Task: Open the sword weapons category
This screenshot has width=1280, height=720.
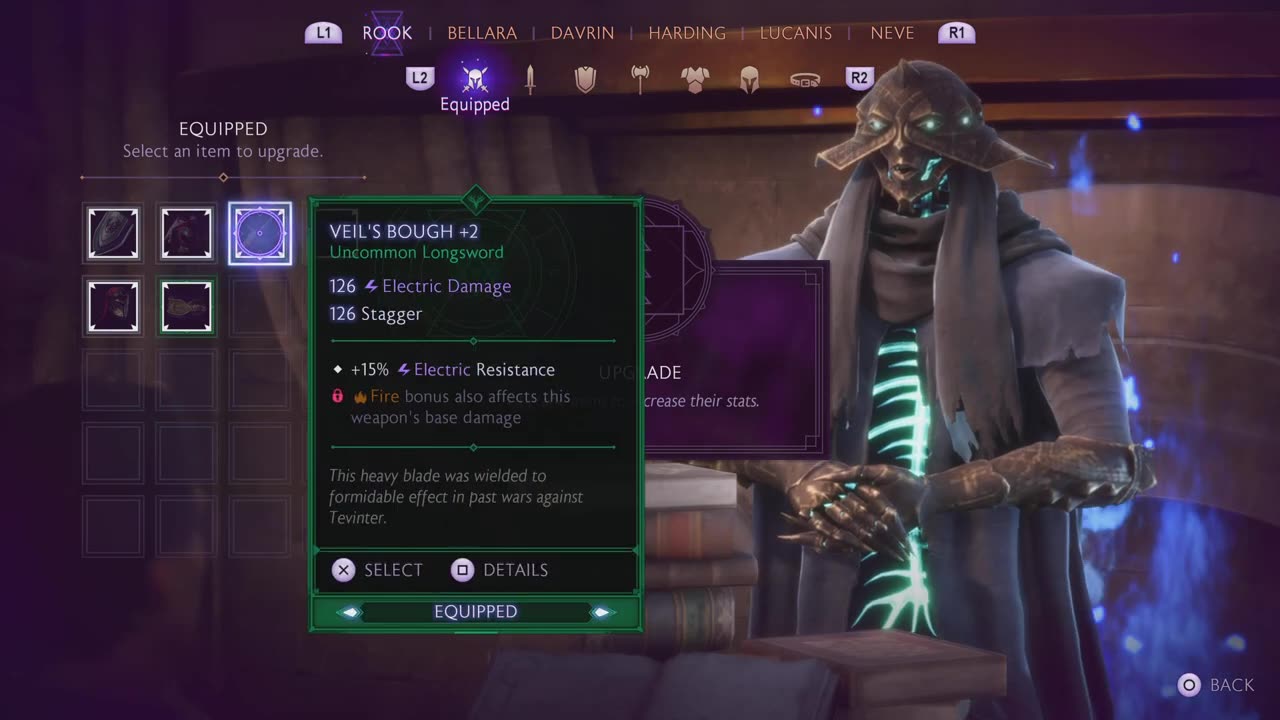Action: click(x=531, y=79)
